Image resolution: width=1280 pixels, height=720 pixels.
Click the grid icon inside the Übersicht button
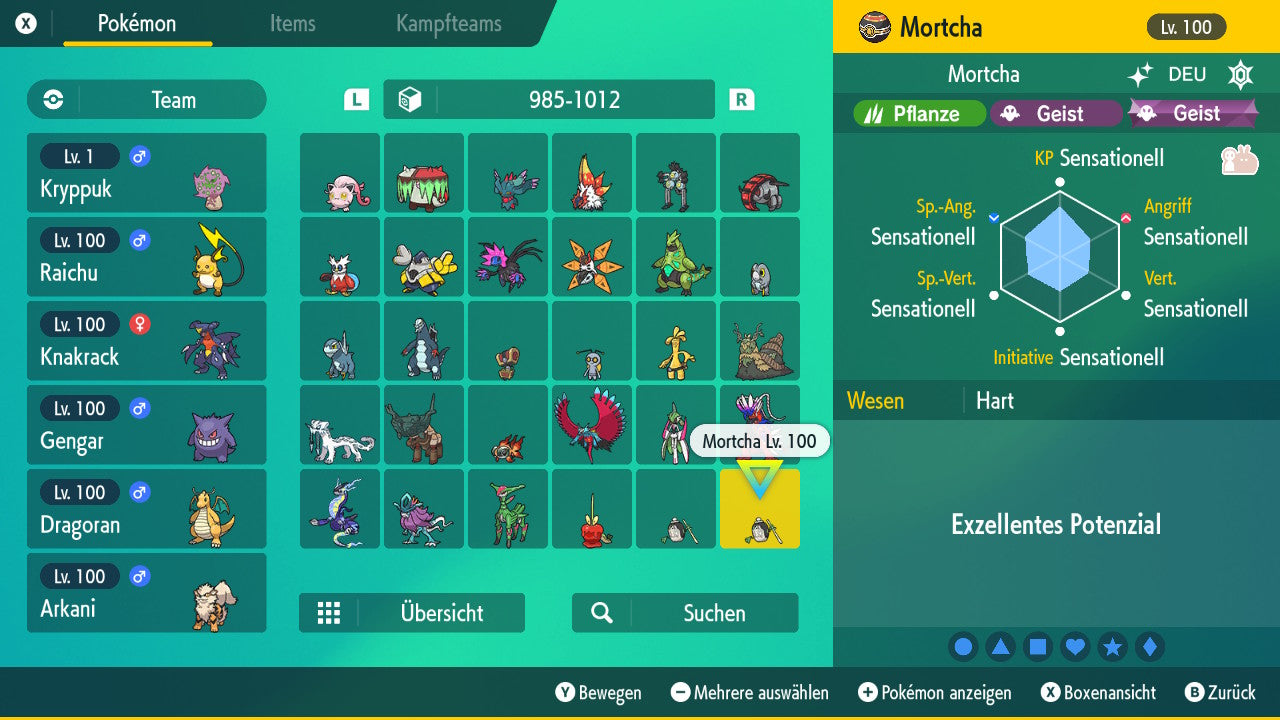tap(330, 613)
